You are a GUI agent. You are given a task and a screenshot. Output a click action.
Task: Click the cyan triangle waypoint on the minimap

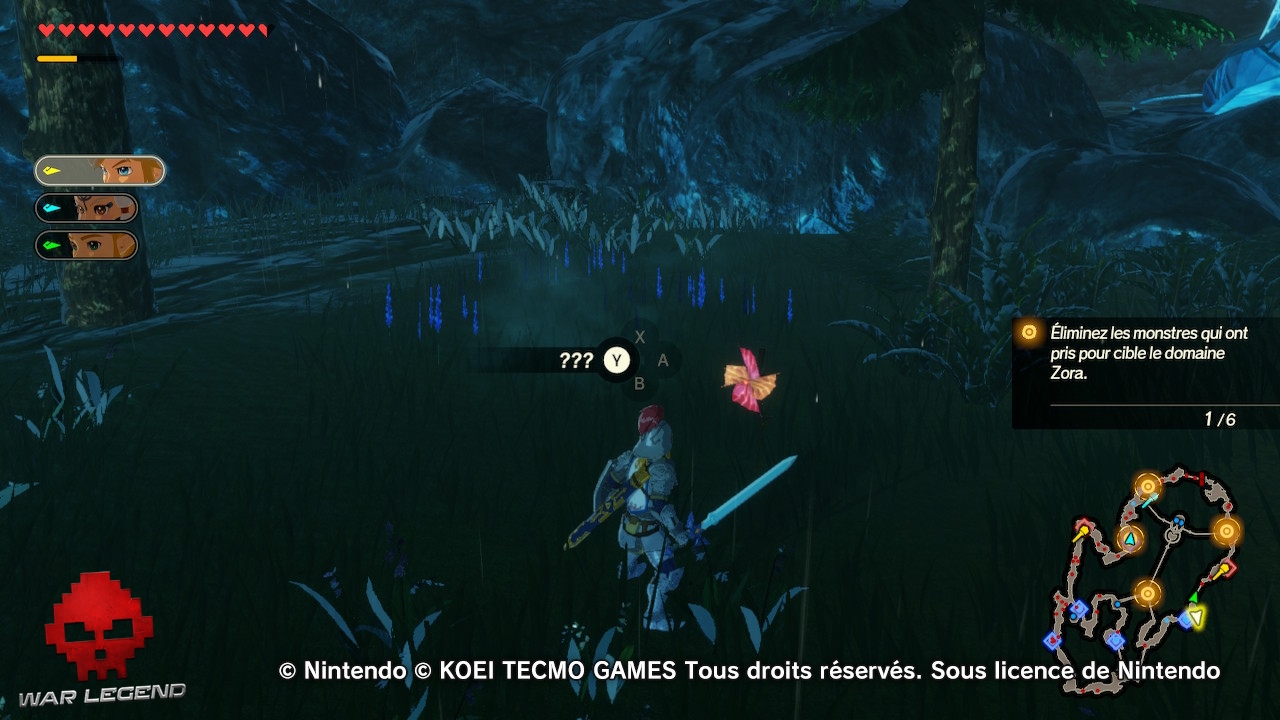pos(1130,538)
